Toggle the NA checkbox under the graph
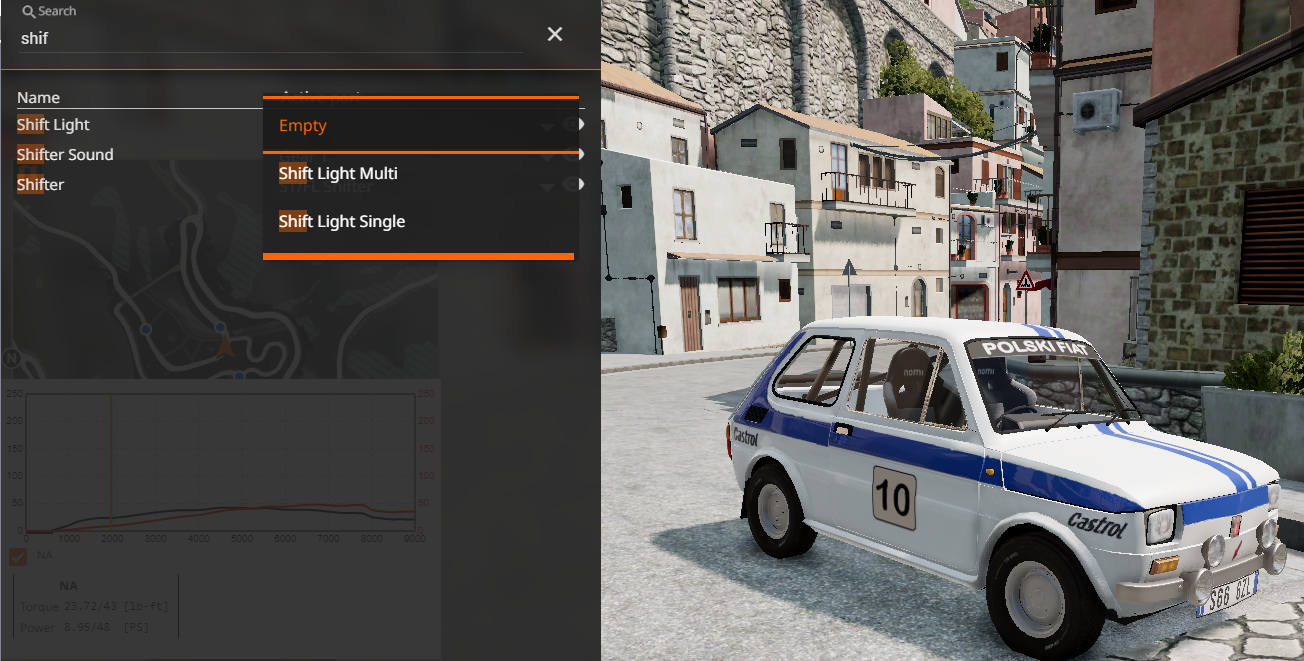The image size is (1304, 661). pyautogui.click(x=18, y=555)
